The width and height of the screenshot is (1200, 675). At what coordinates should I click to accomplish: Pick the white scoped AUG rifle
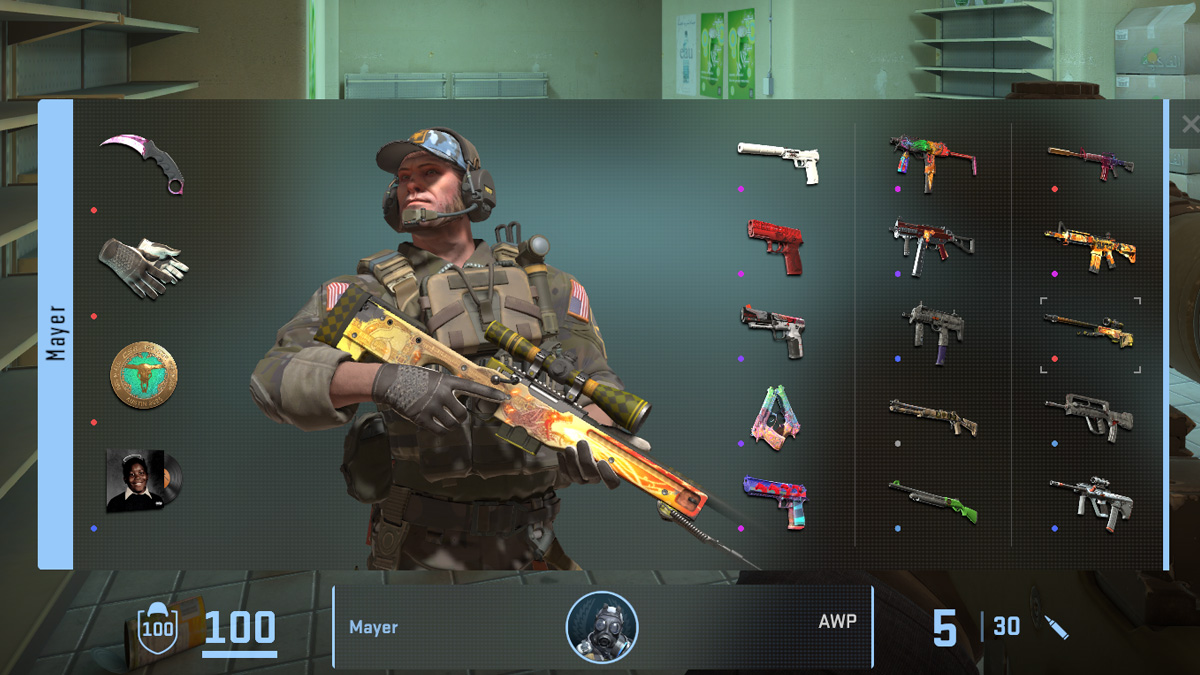click(x=1090, y=498)
